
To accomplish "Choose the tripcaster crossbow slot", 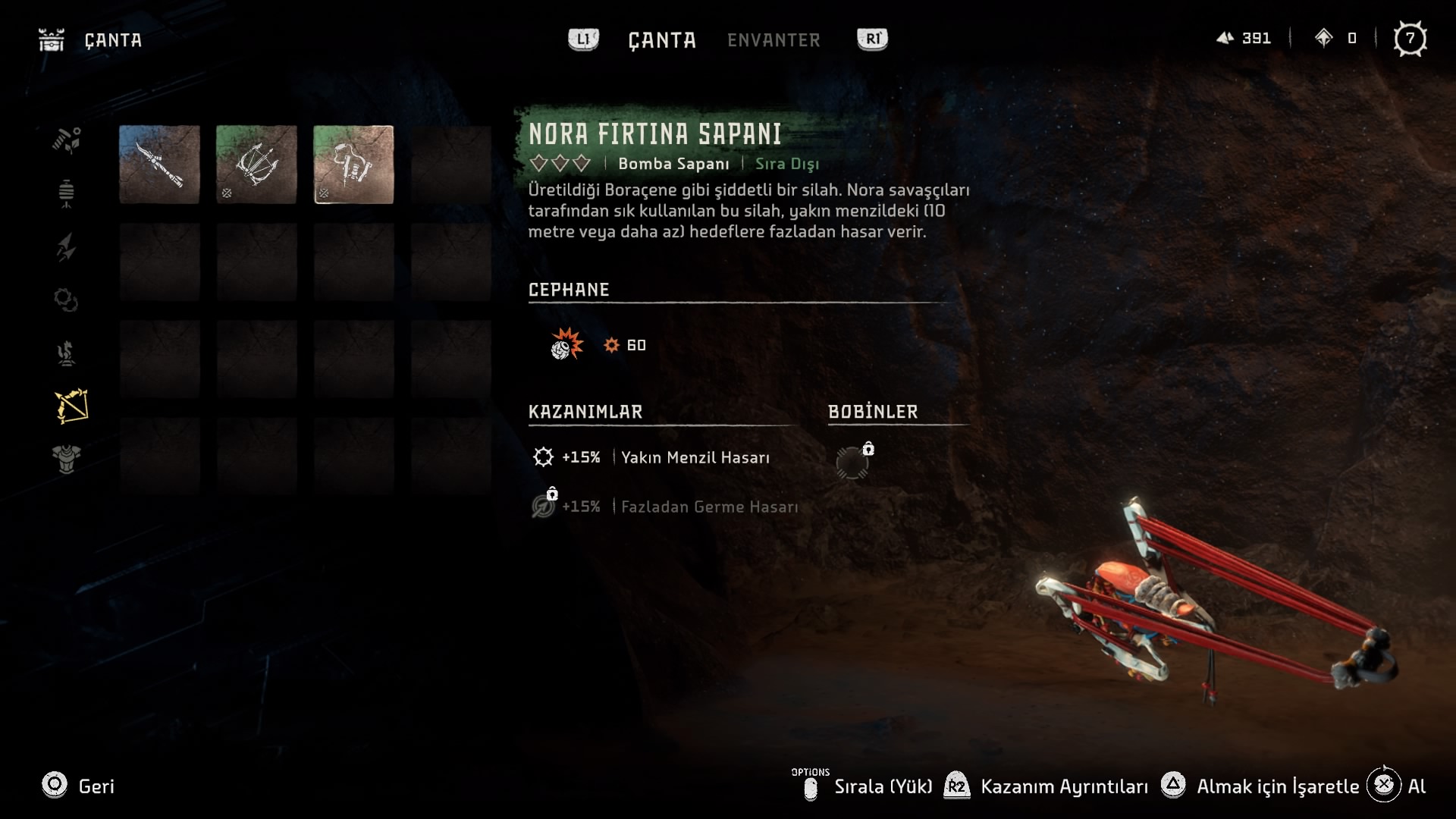I will click(x=256, y=165).
